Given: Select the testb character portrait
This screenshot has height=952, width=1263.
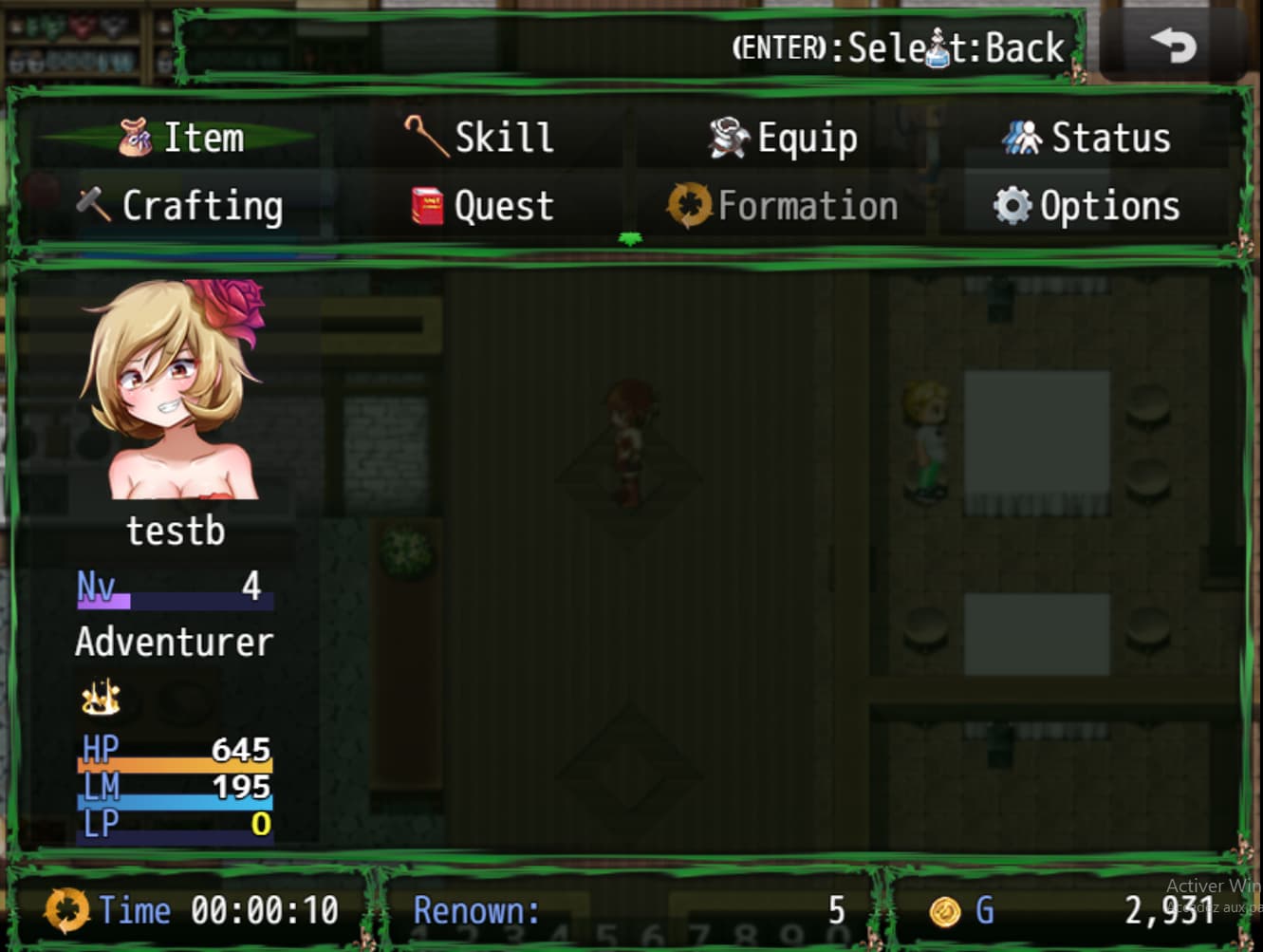Looking at the screenshot, I should pyautogui.click(x=176, y=389).
